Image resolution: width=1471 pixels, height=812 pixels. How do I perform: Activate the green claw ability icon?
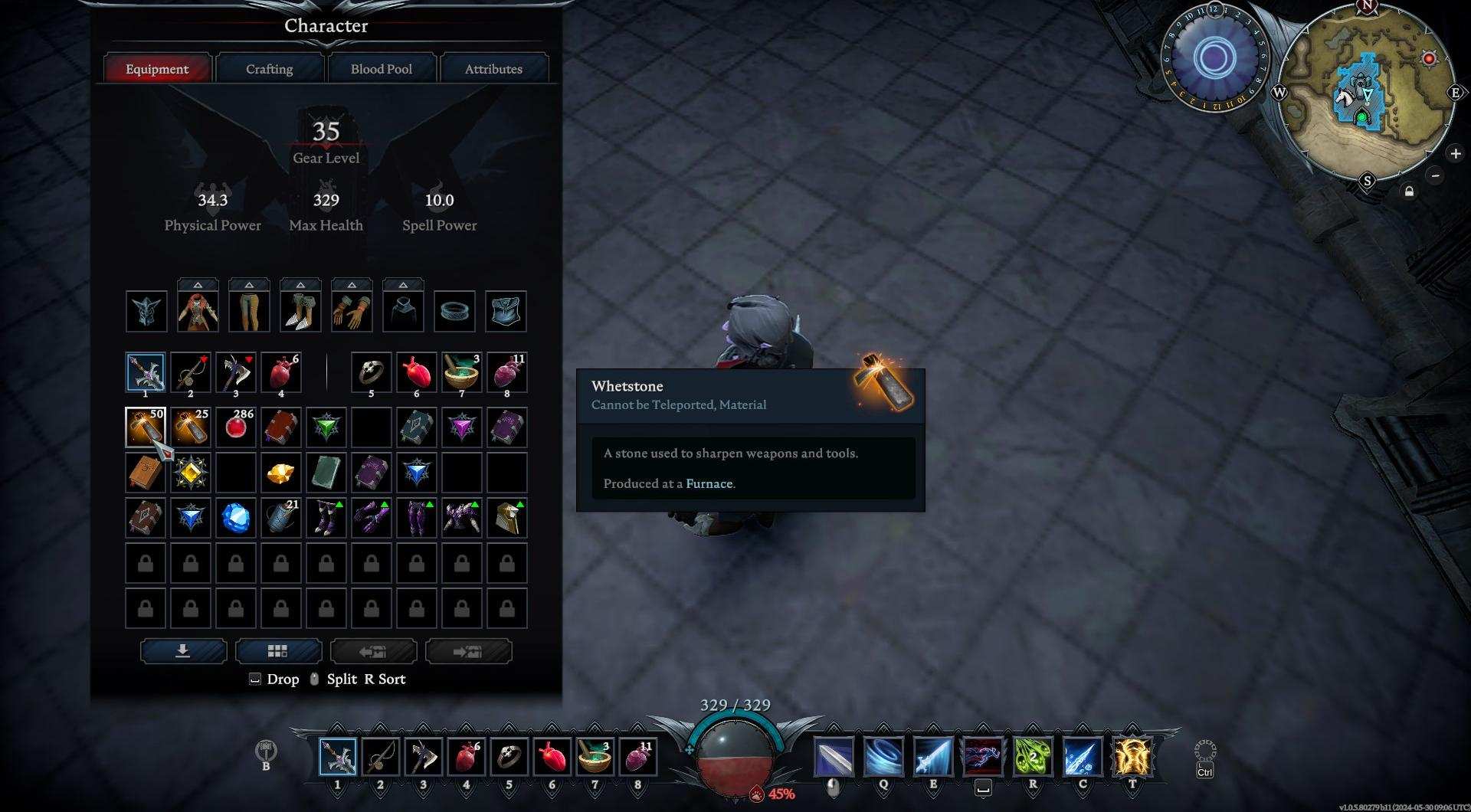(1032, 756)
